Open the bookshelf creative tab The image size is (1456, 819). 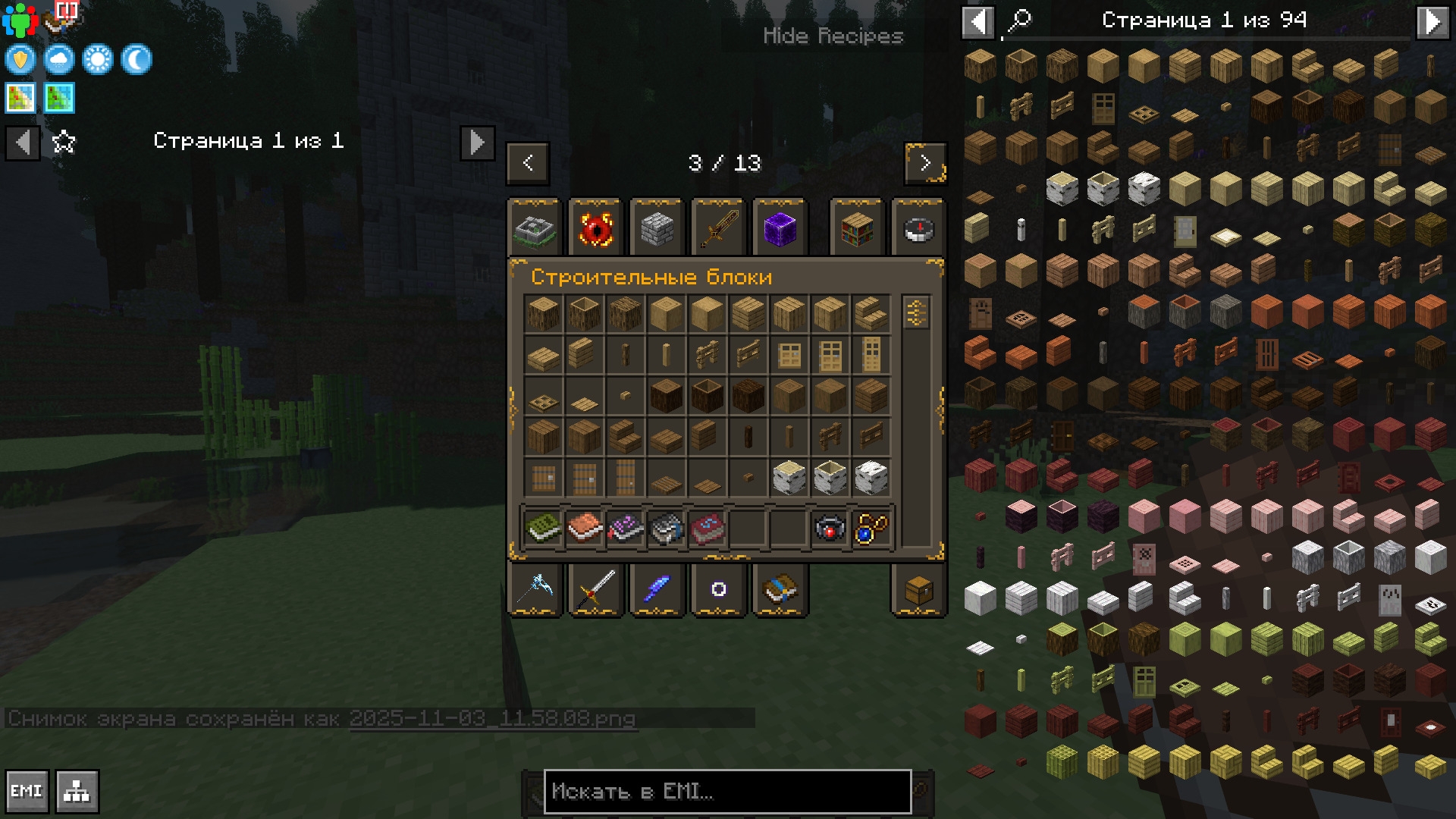[857, 228]
